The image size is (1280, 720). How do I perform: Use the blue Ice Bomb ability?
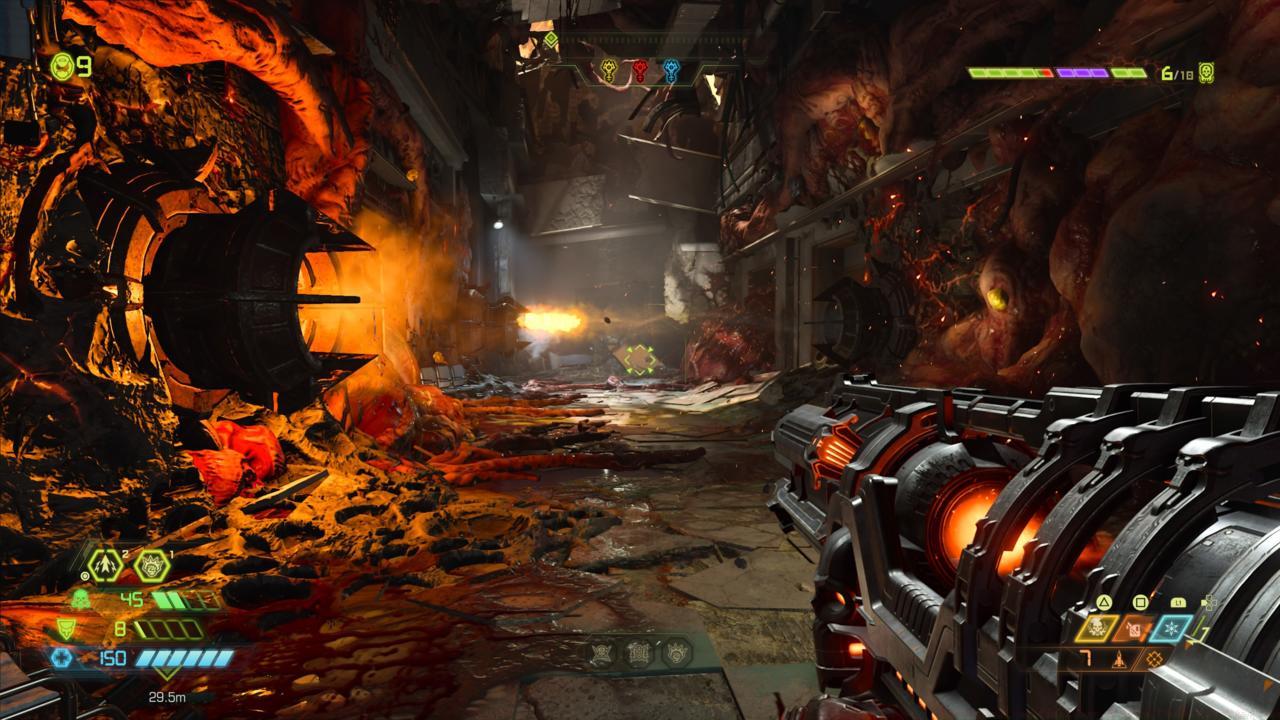coord(1171,628)
